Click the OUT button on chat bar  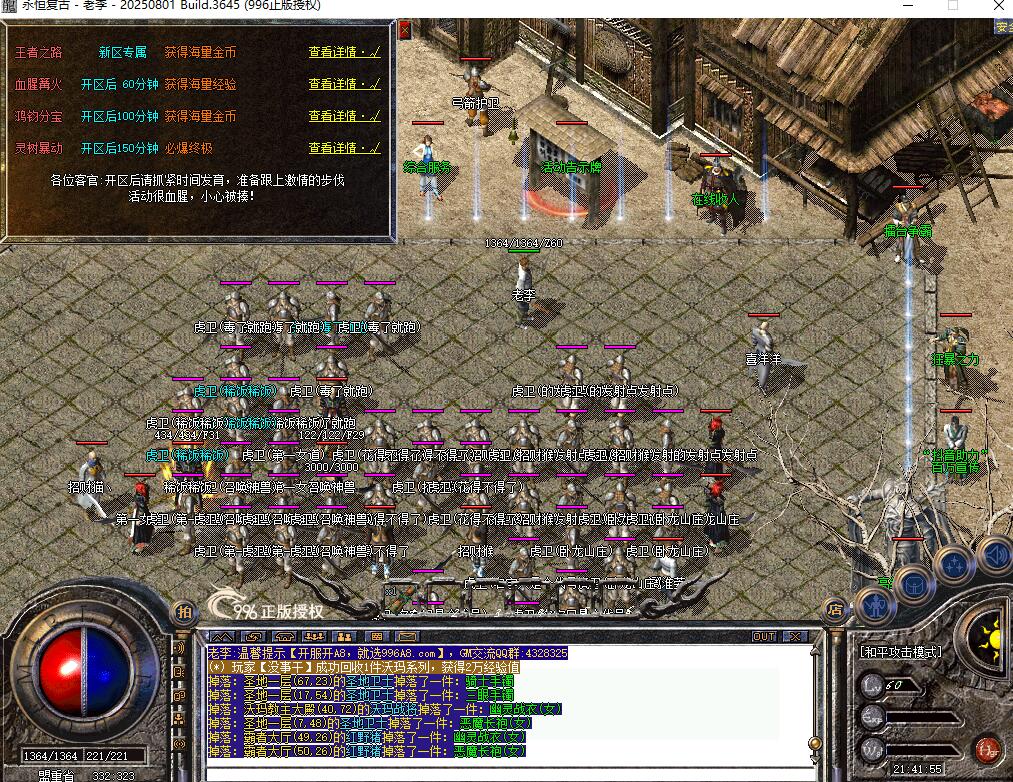(764, 636)
